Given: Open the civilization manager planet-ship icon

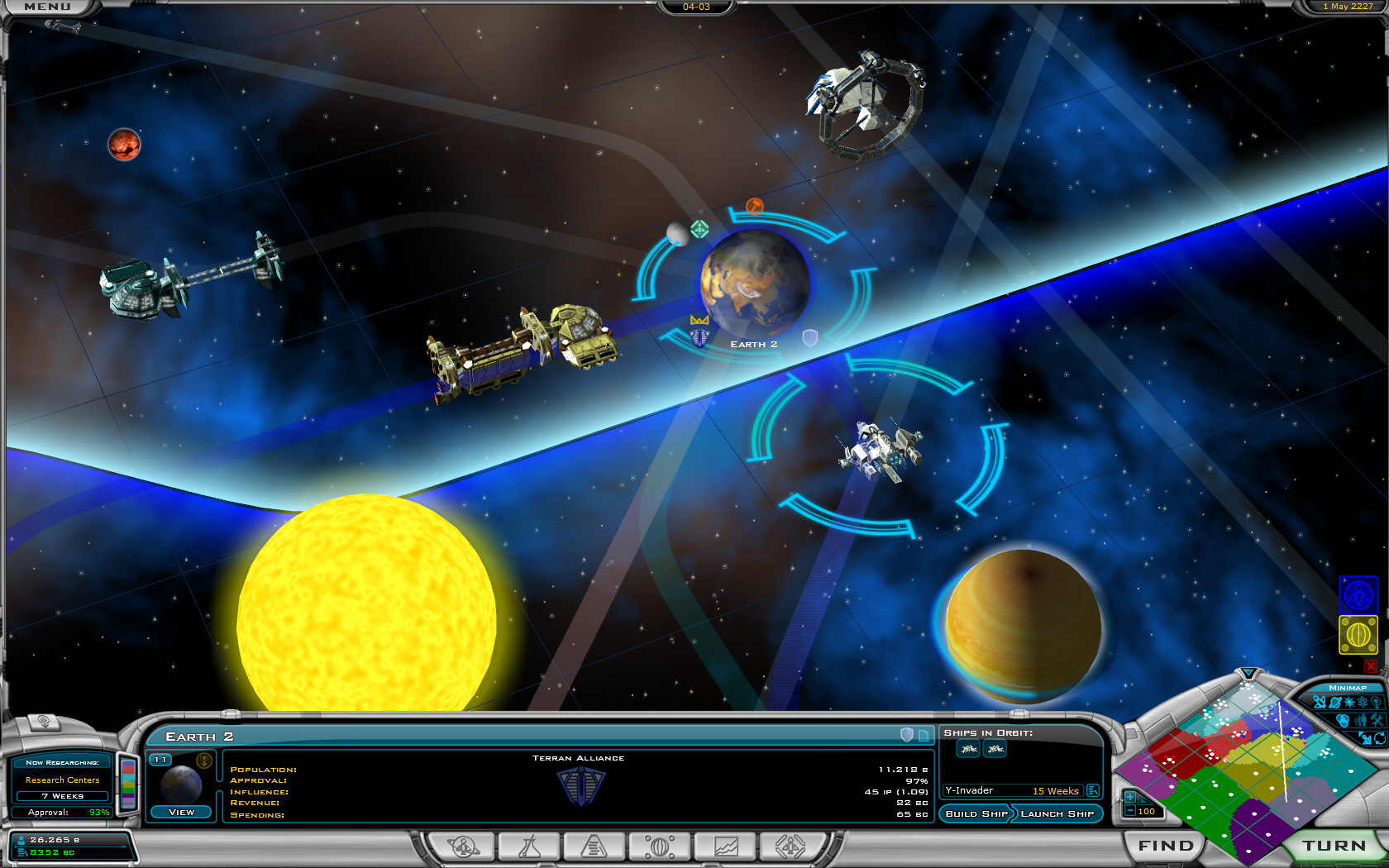Looking at the screenshot, I should (x=464, y=847).
